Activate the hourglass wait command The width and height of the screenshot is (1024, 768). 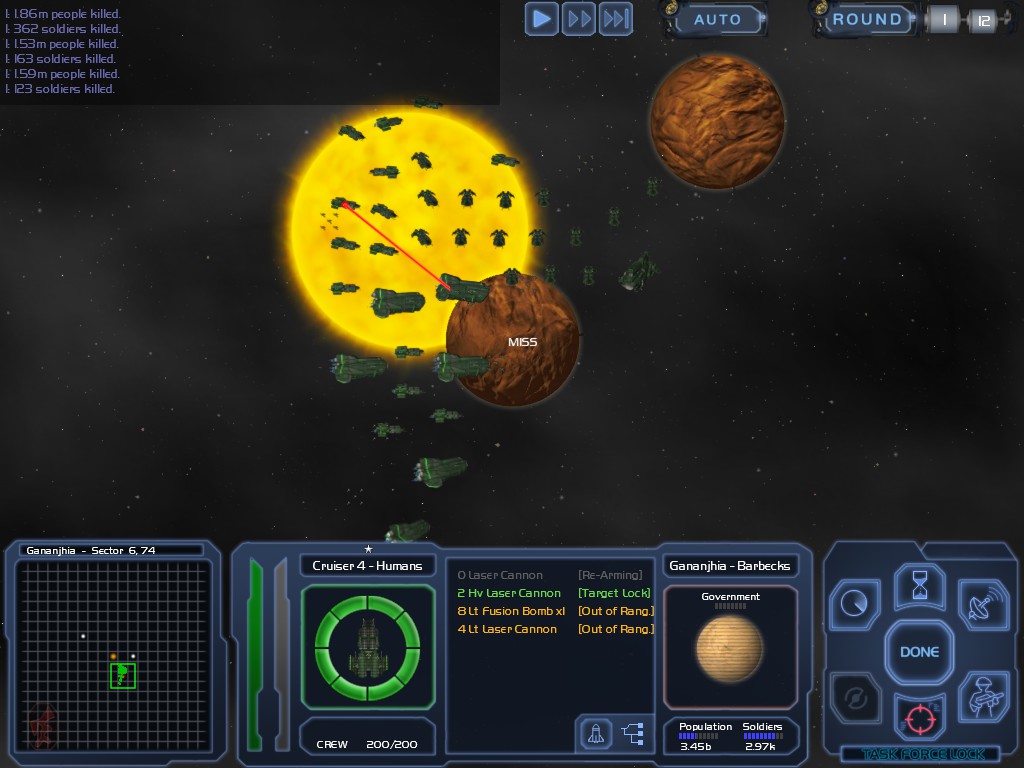point(919,587)
